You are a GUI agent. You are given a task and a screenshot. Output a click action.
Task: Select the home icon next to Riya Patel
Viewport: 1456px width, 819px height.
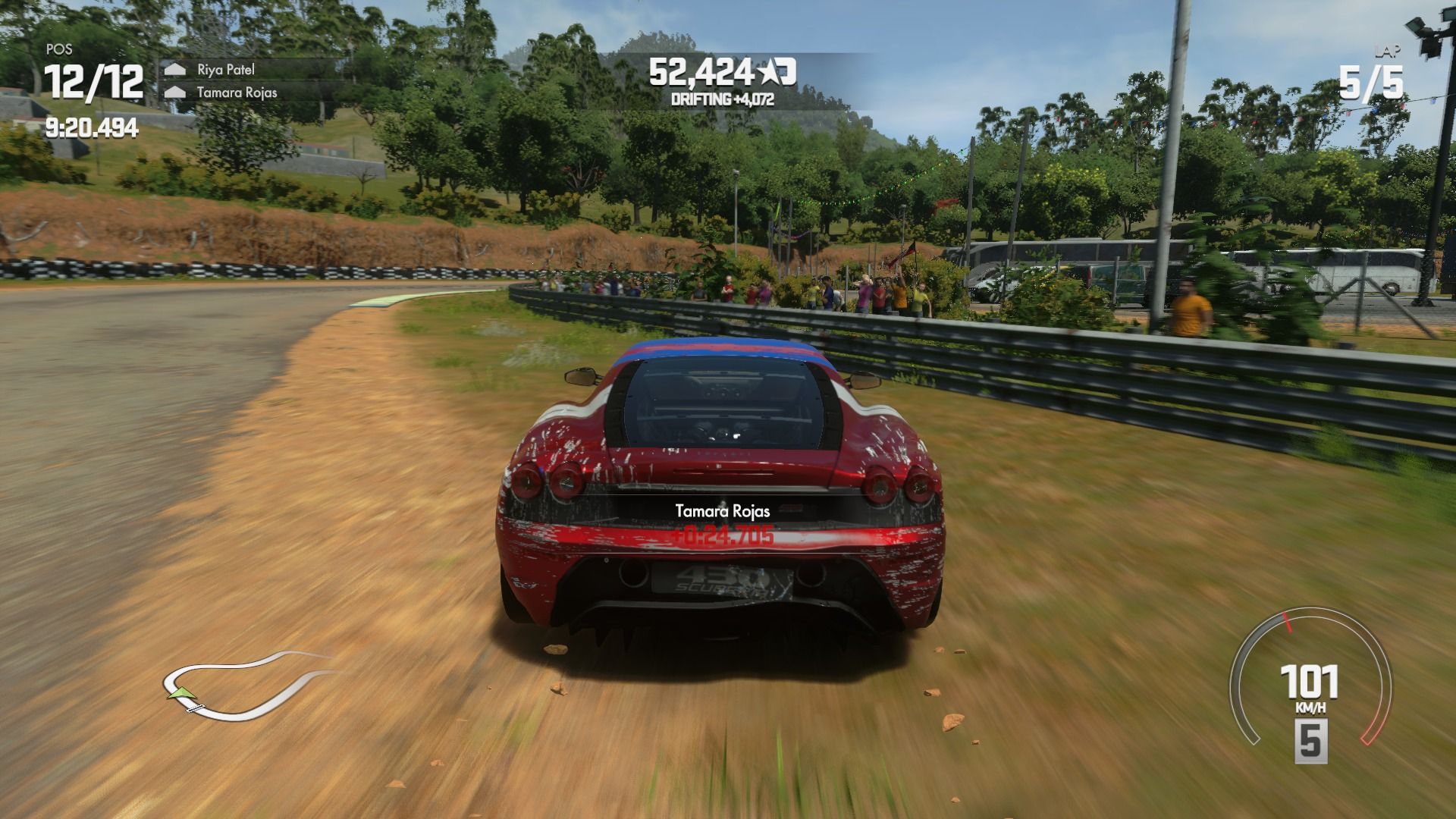[x=177, y=69]
